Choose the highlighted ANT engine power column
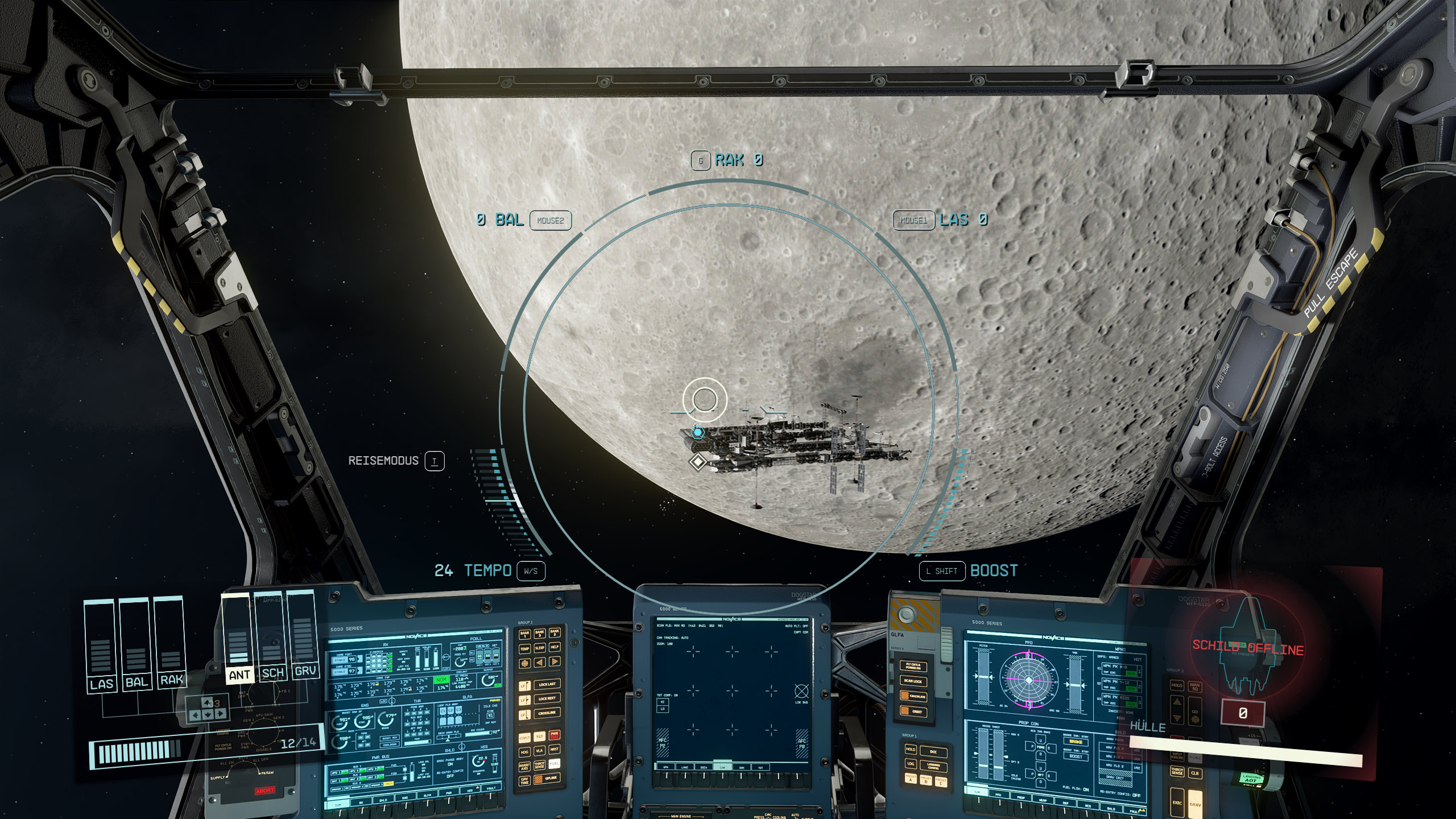 coord(238,638)
